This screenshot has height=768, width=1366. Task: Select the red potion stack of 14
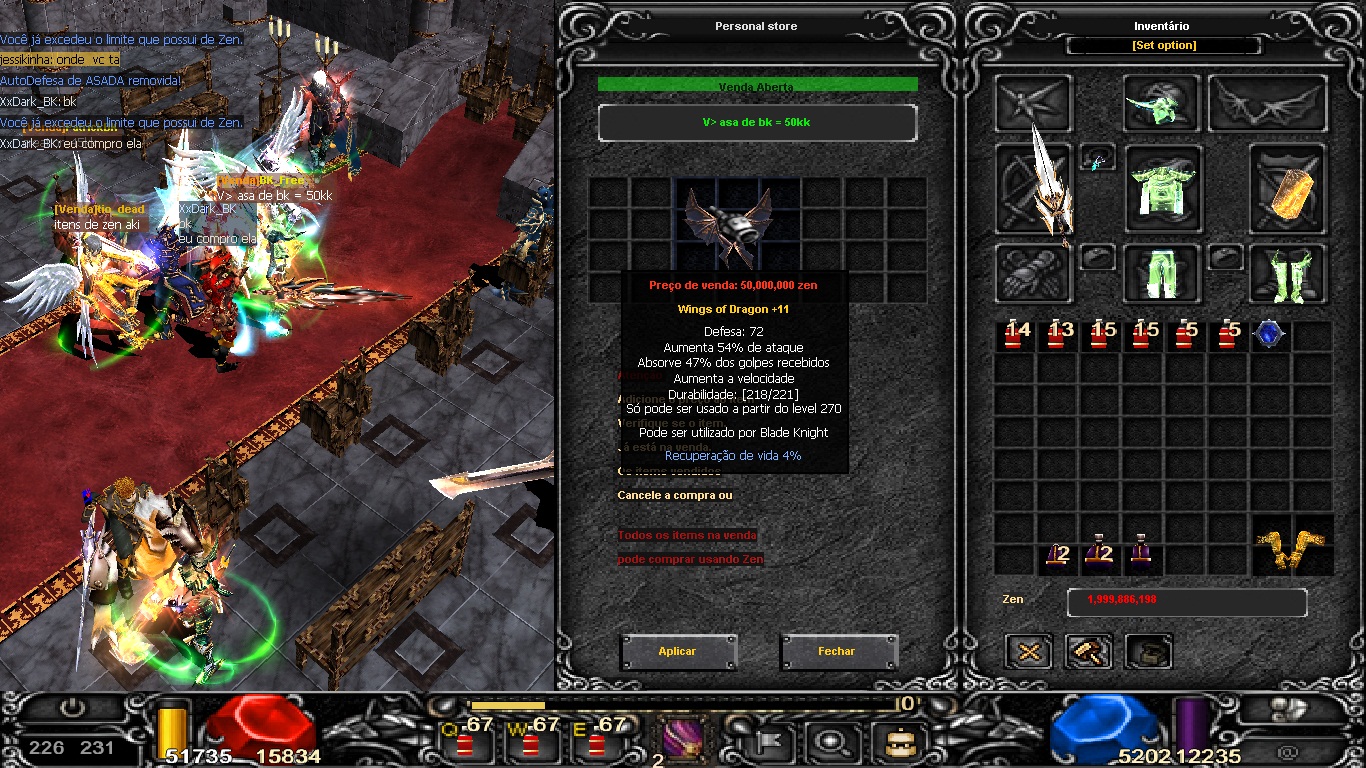1016,335
